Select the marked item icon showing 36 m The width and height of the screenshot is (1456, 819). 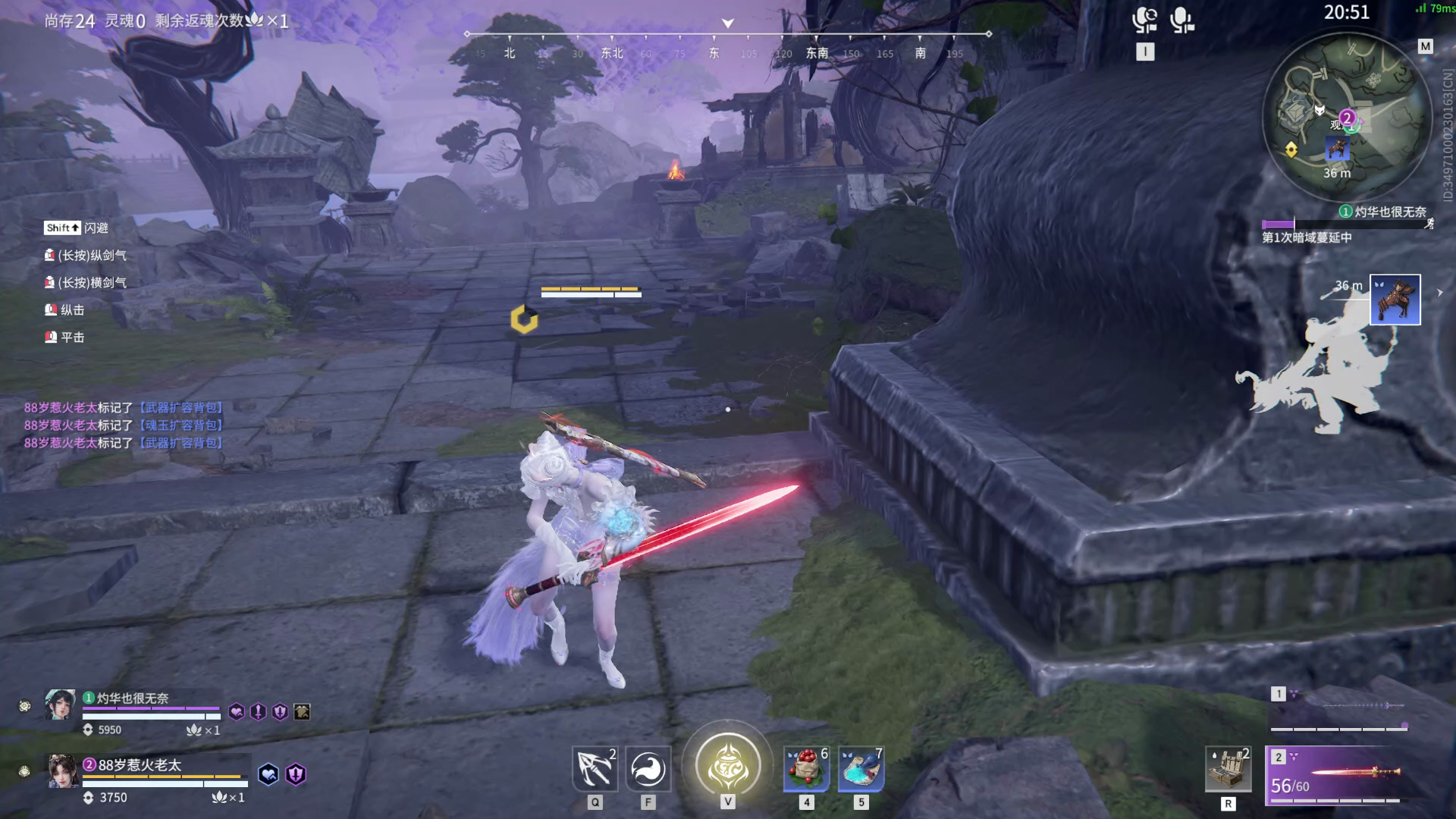[1395, 300]
